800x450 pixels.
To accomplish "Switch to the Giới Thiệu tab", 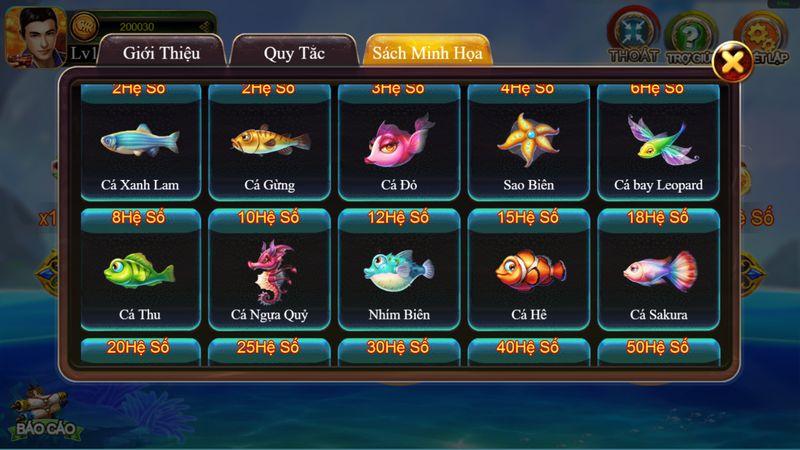I will point(162,51).
